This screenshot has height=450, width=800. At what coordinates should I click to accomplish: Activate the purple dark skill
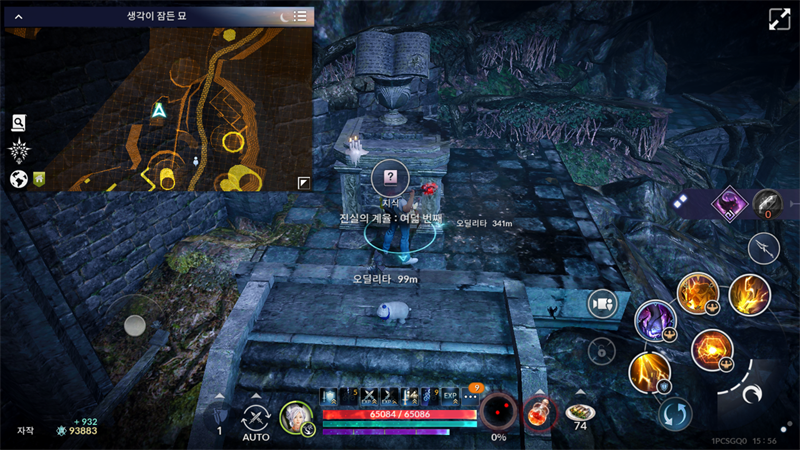[x=654, y=320]
